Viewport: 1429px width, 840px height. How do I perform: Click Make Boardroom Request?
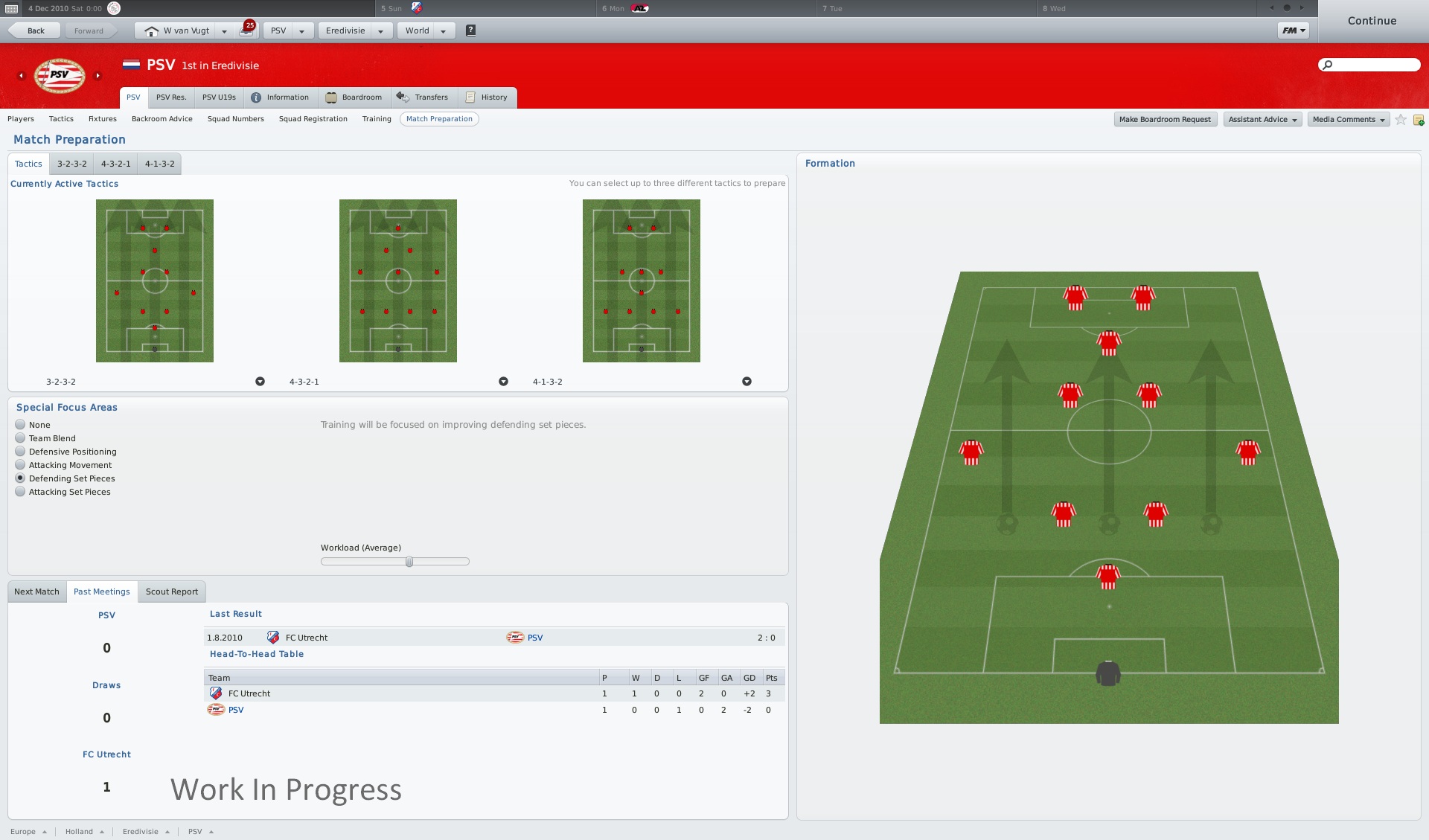(x=1165, y=119)
